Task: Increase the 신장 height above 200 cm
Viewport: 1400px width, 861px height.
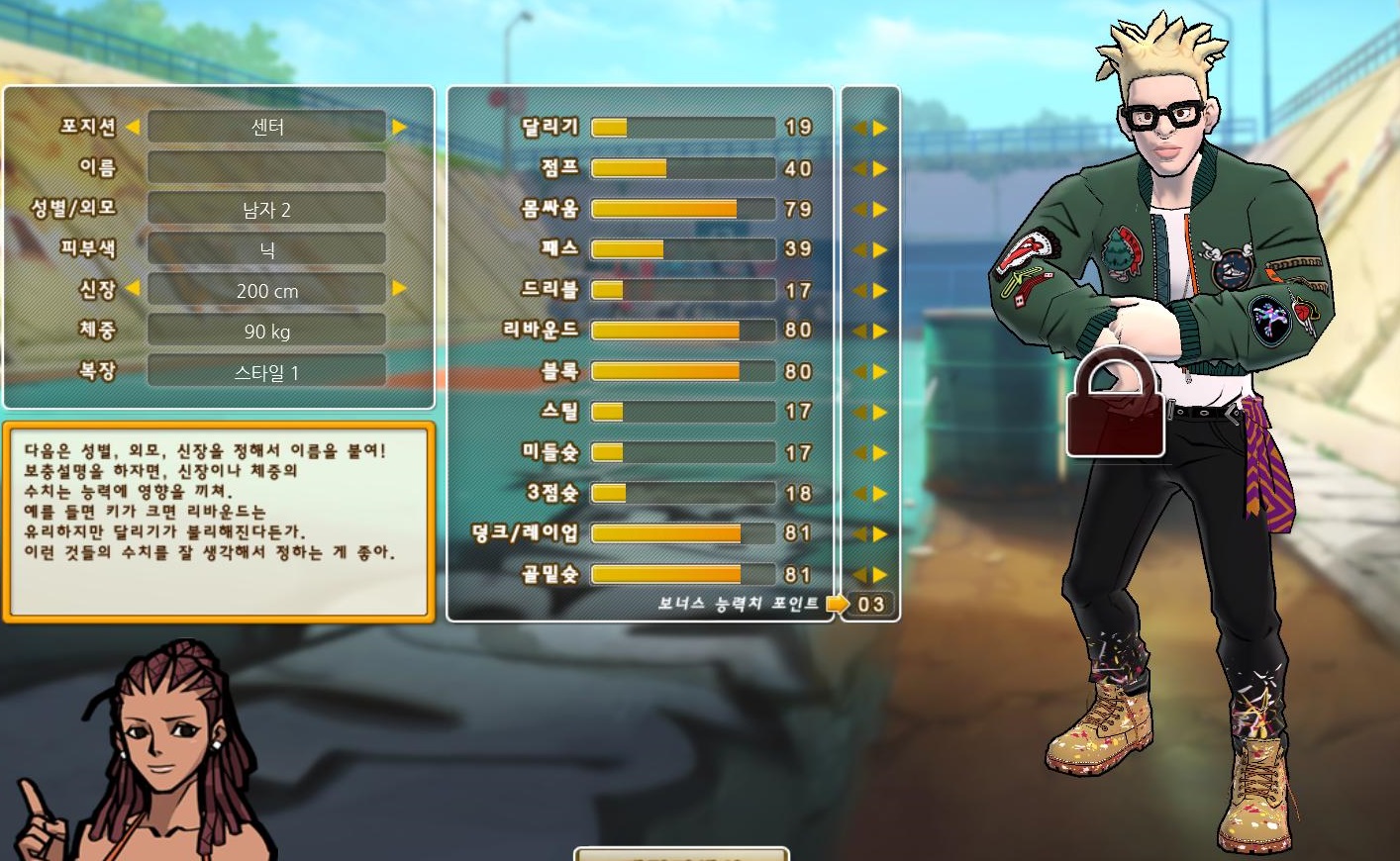Action: click(x=400, y=289)
